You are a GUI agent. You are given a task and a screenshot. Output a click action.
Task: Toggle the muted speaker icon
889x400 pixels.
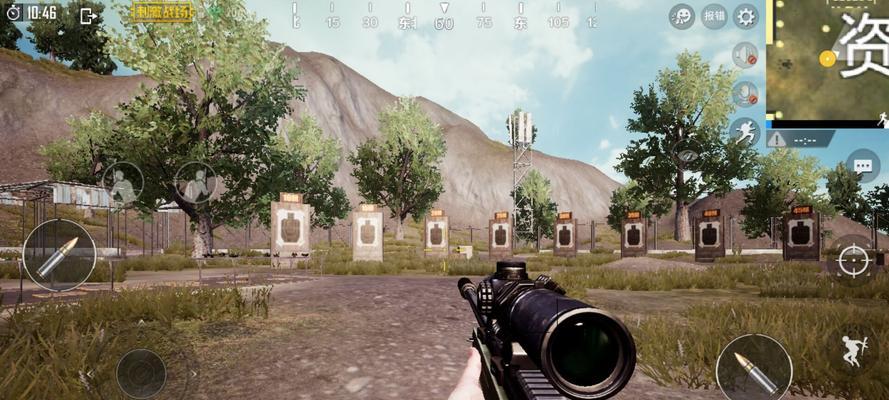point(743,55)
